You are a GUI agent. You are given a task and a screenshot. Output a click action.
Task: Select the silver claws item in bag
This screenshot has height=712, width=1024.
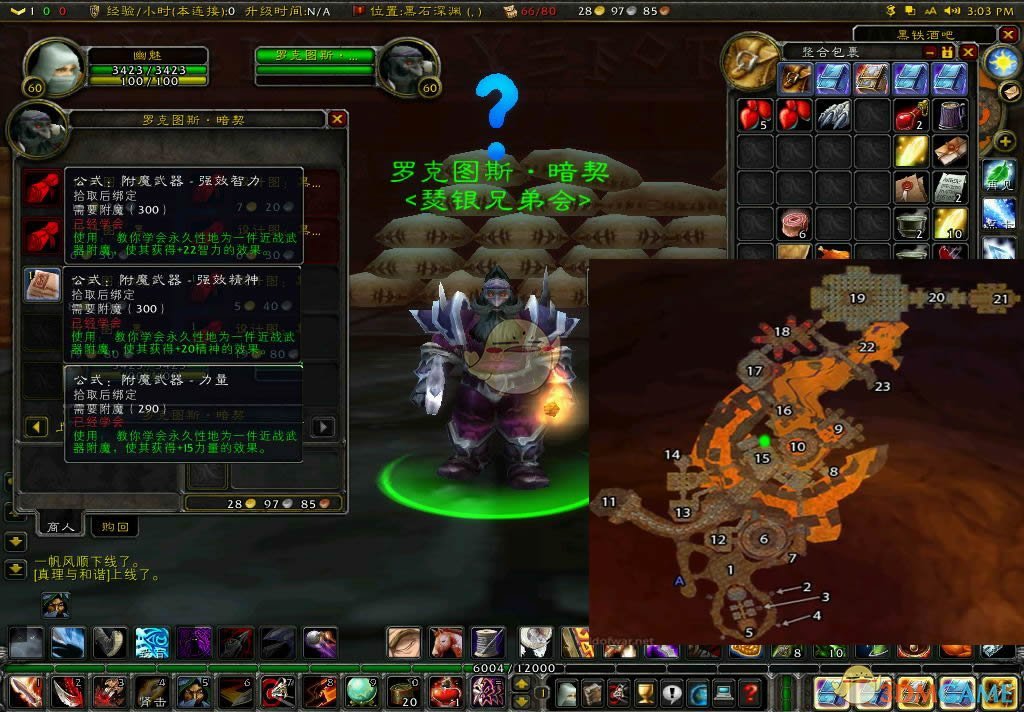[833, 114]
